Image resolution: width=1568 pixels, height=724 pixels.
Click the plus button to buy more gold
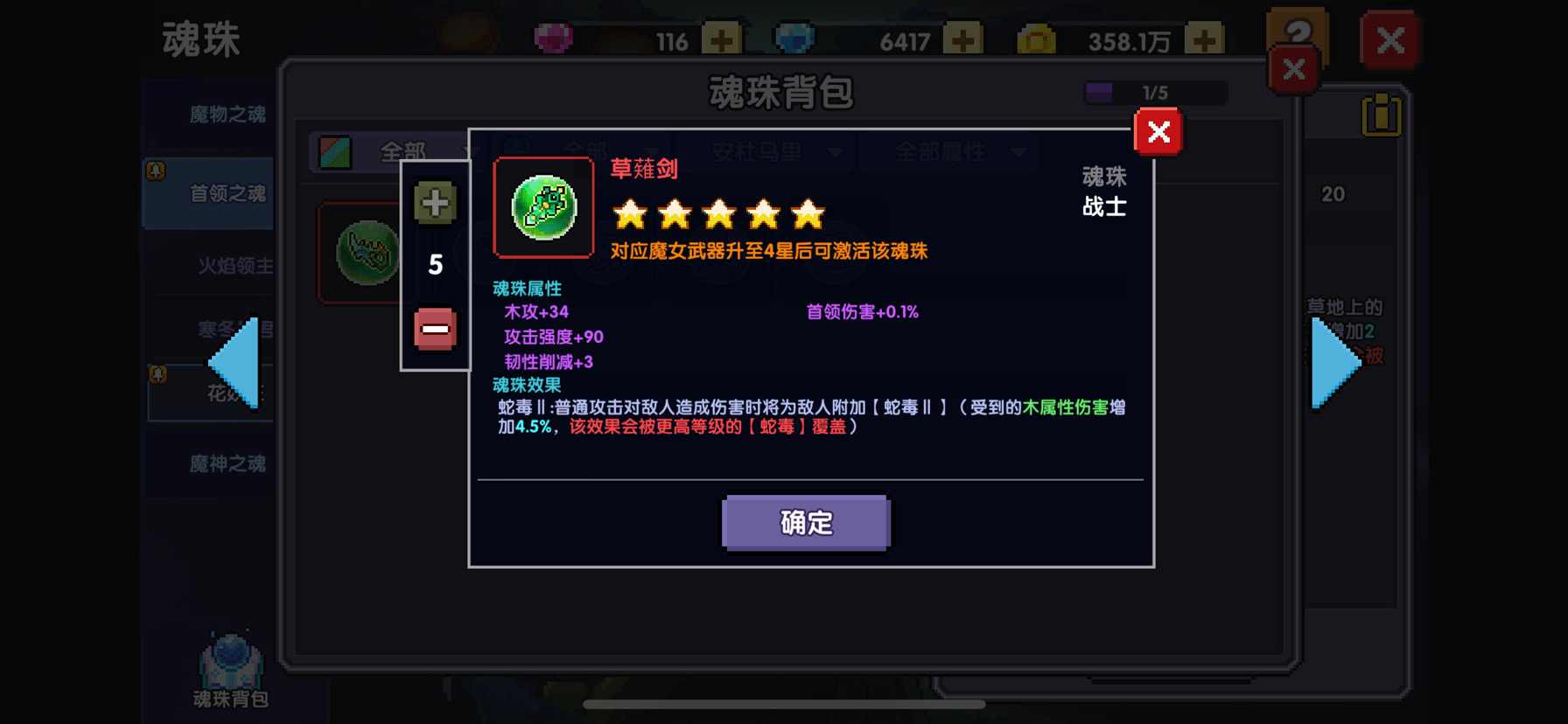1205,38
